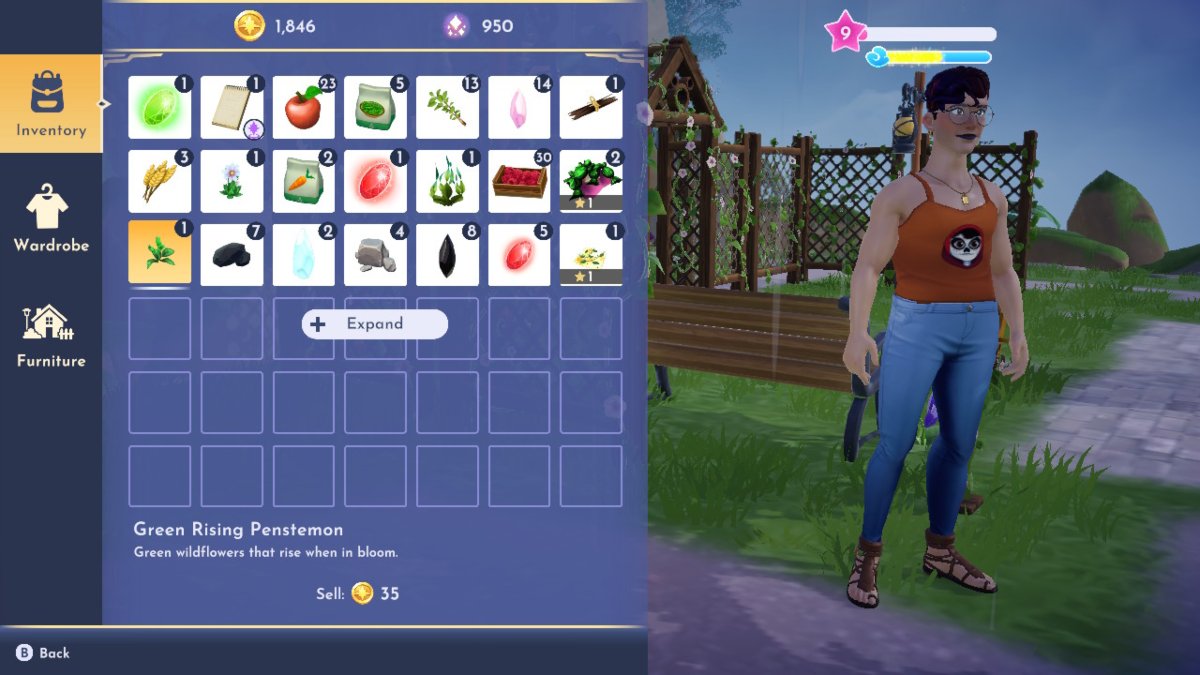Select the Inventory tab

50,104
